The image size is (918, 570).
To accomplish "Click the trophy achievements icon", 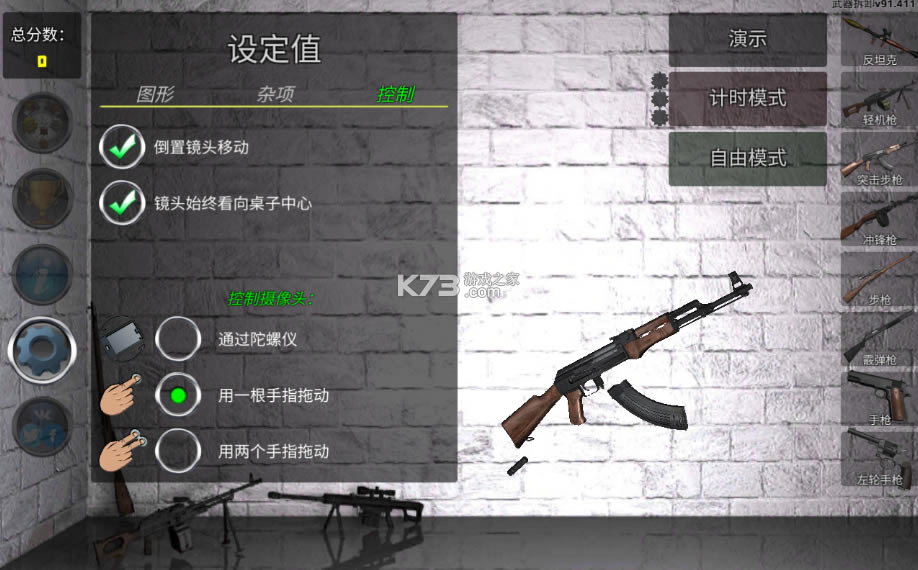I will point(42,198).
